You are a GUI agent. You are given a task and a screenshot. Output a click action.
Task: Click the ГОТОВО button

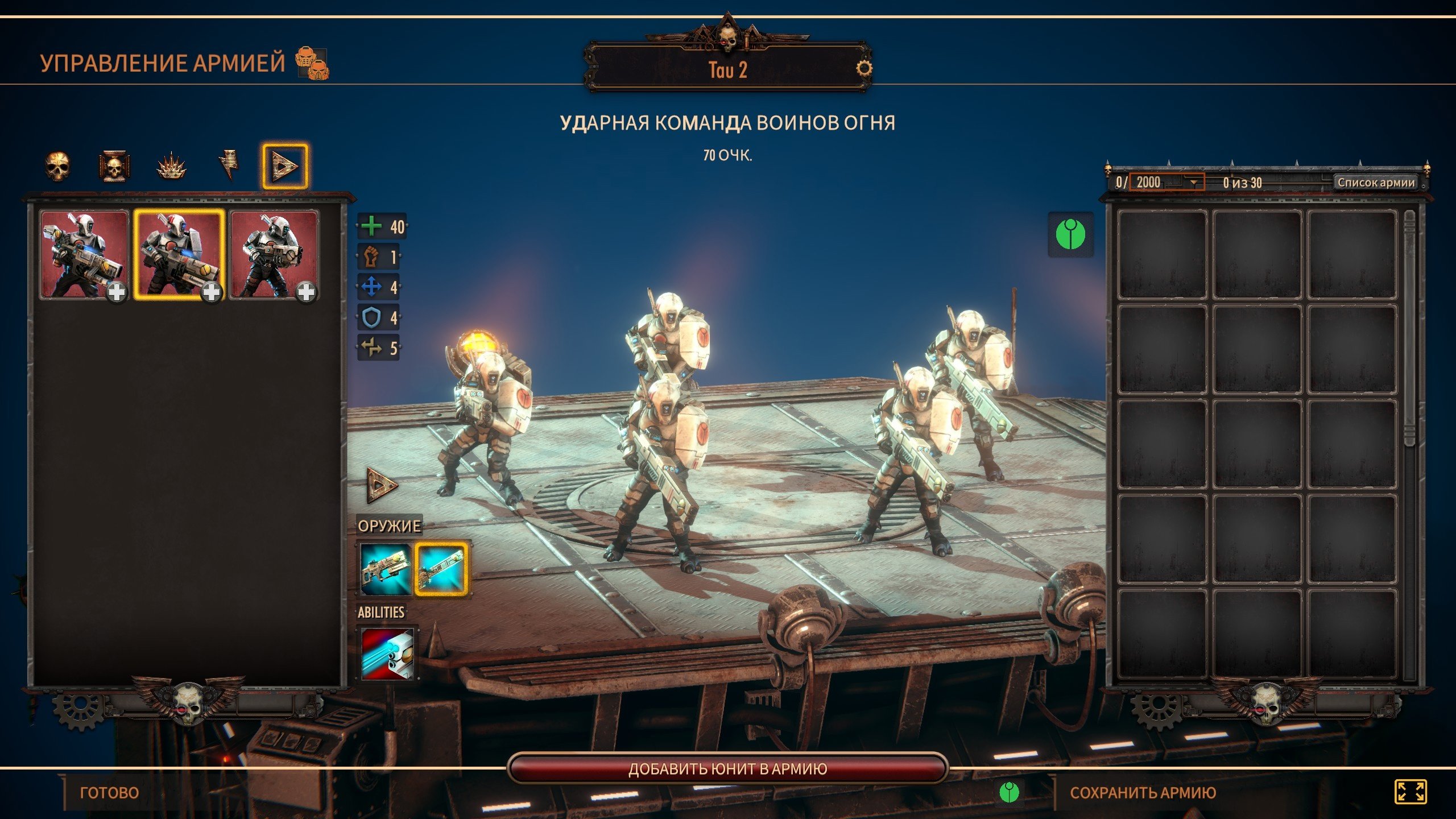pos(109,792)
